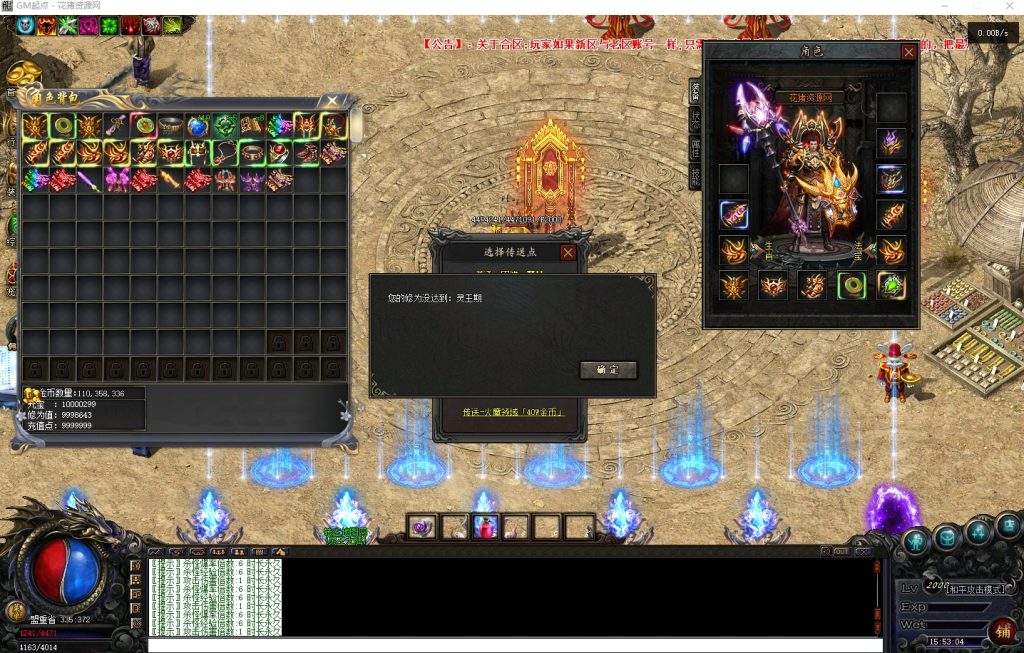Close the 角色 character panel
Image resolution: width=1024 pixels, height=653 pixels.
click(x=908, y=52)
